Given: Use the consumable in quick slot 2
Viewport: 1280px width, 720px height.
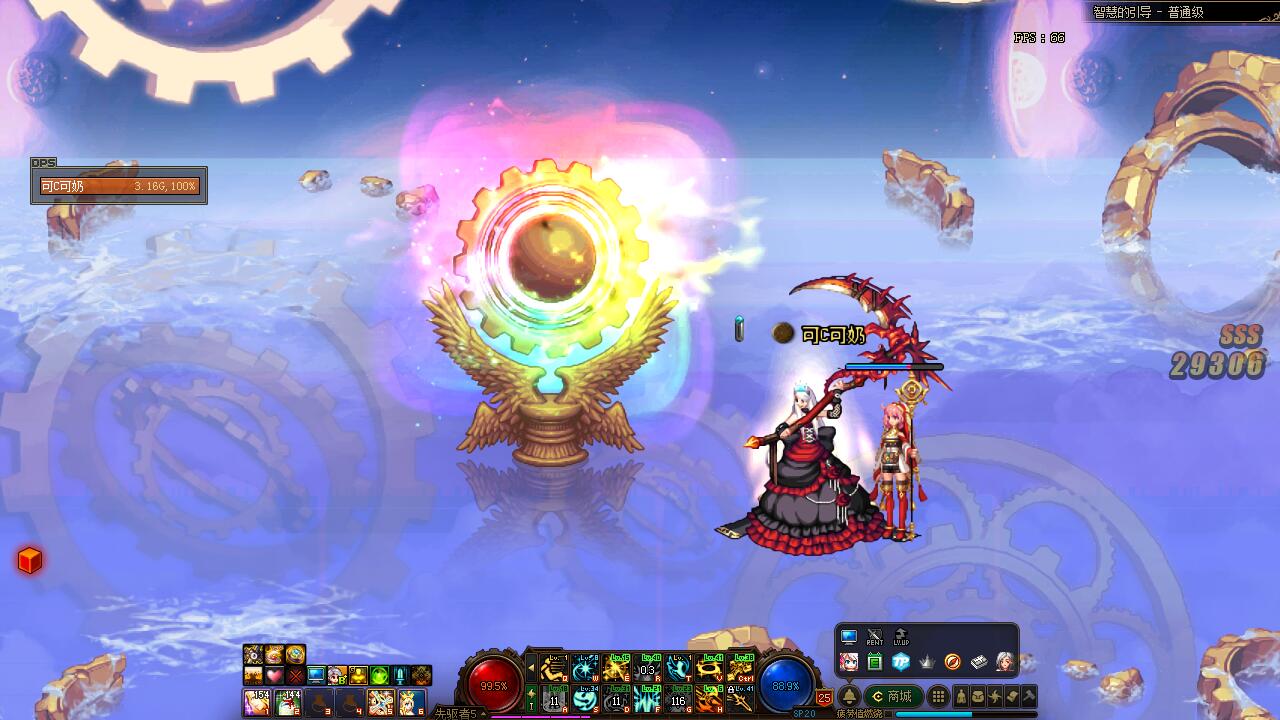Looking at the screenshot, I should [x=288, y=702].
